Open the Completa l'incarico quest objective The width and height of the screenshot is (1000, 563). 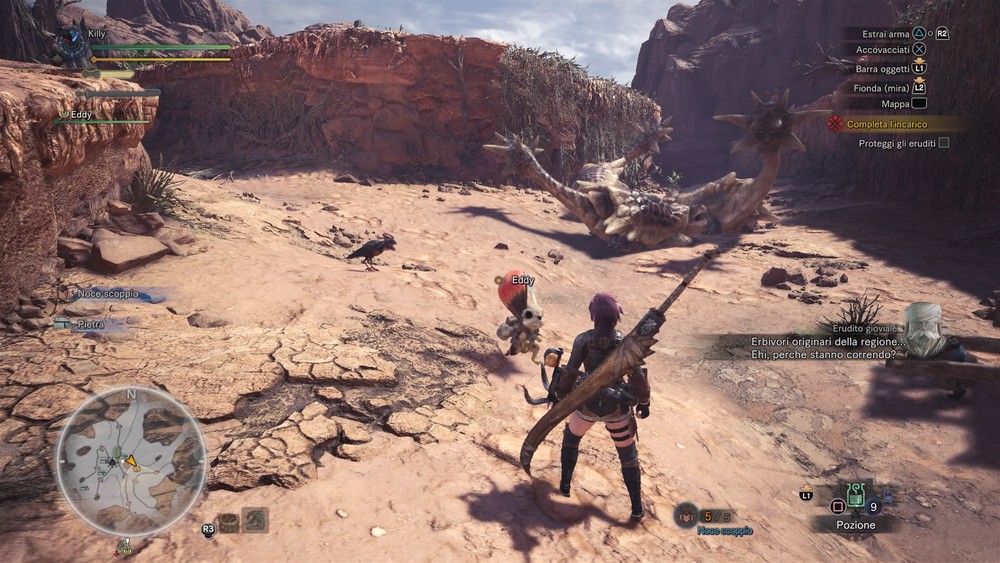(x=887, y=124)
